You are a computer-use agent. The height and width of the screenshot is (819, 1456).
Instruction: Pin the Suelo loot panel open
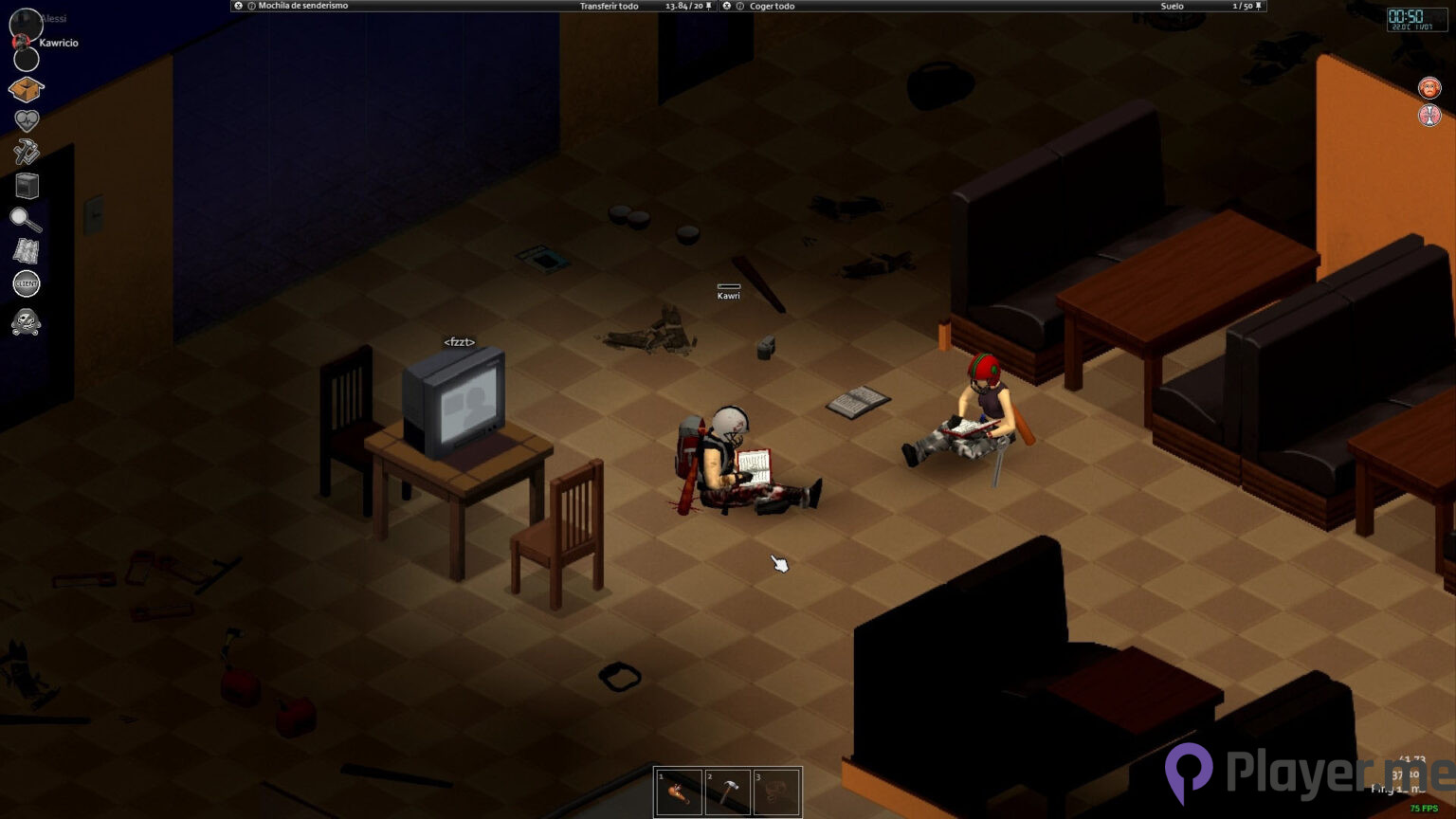[x=1256, y=6]
